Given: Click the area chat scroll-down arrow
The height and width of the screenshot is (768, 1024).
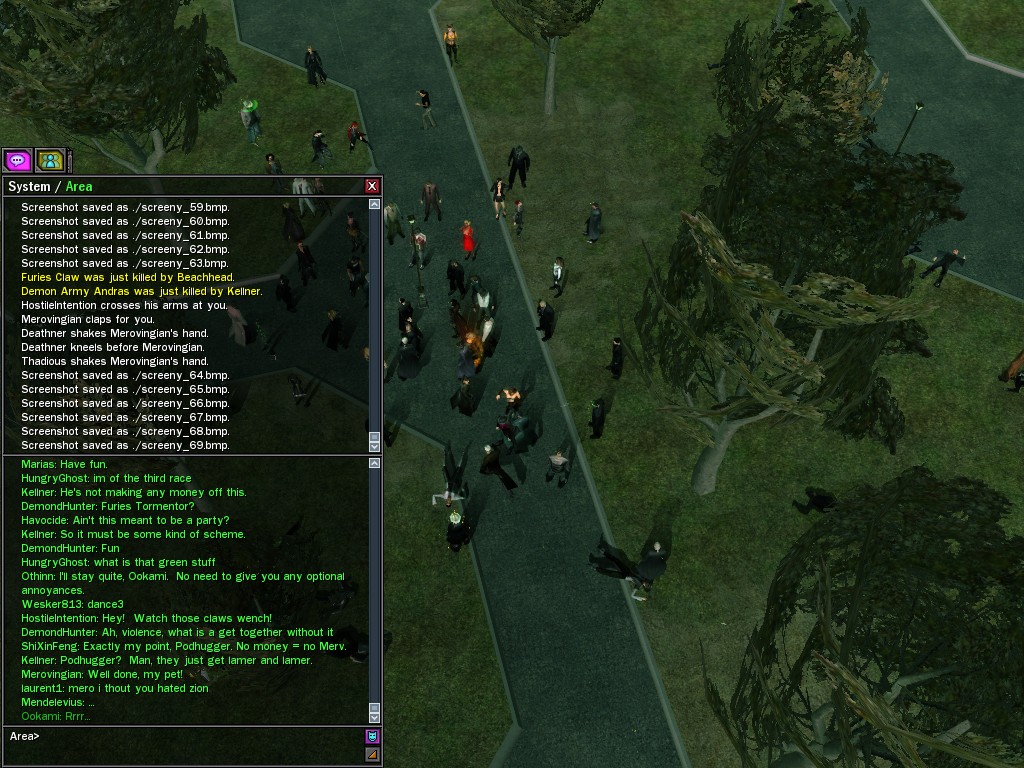Looking at the screenshot, I should pos(375,716).
